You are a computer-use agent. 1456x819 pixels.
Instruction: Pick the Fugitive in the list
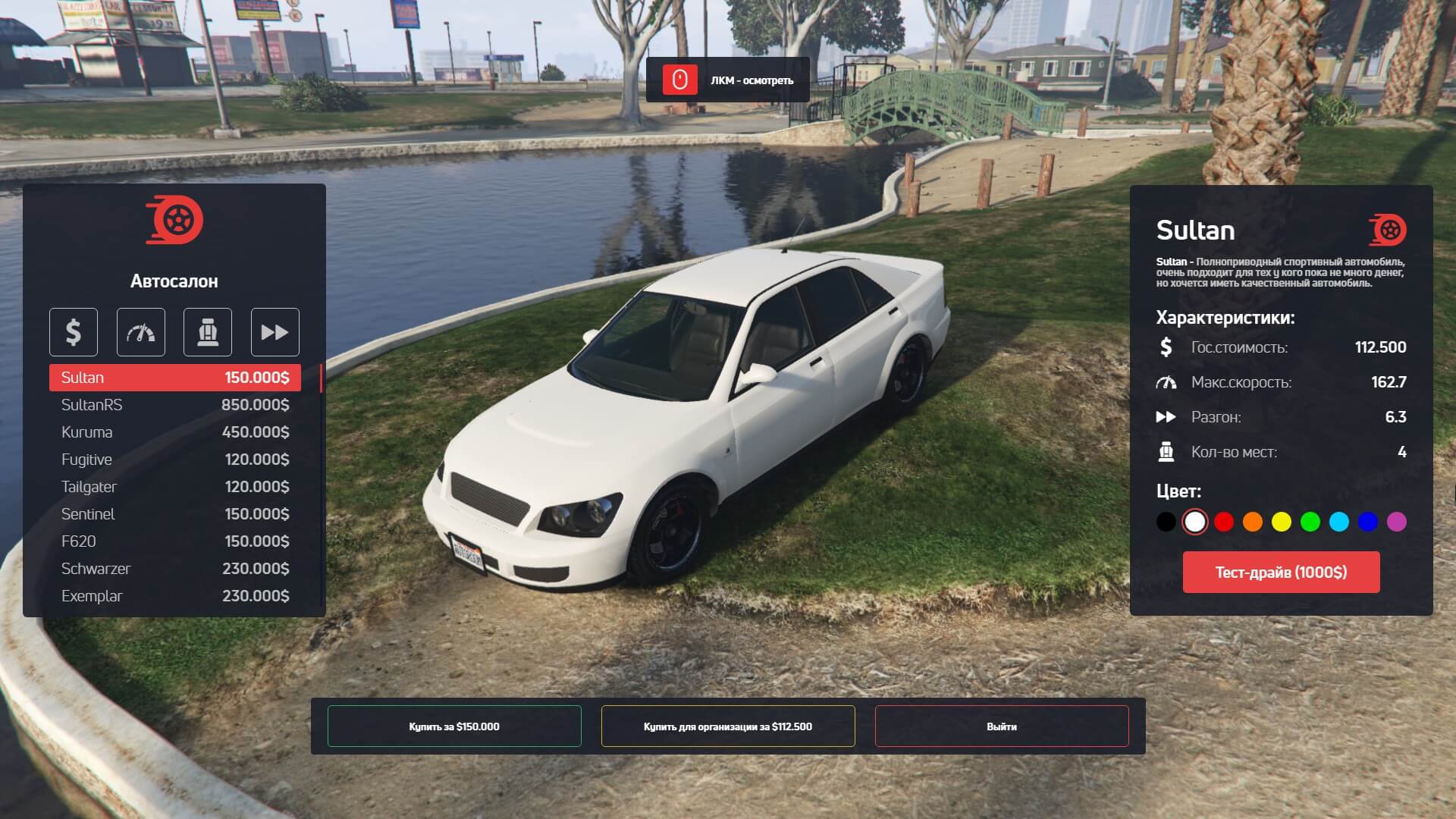(x=174, y=460)
